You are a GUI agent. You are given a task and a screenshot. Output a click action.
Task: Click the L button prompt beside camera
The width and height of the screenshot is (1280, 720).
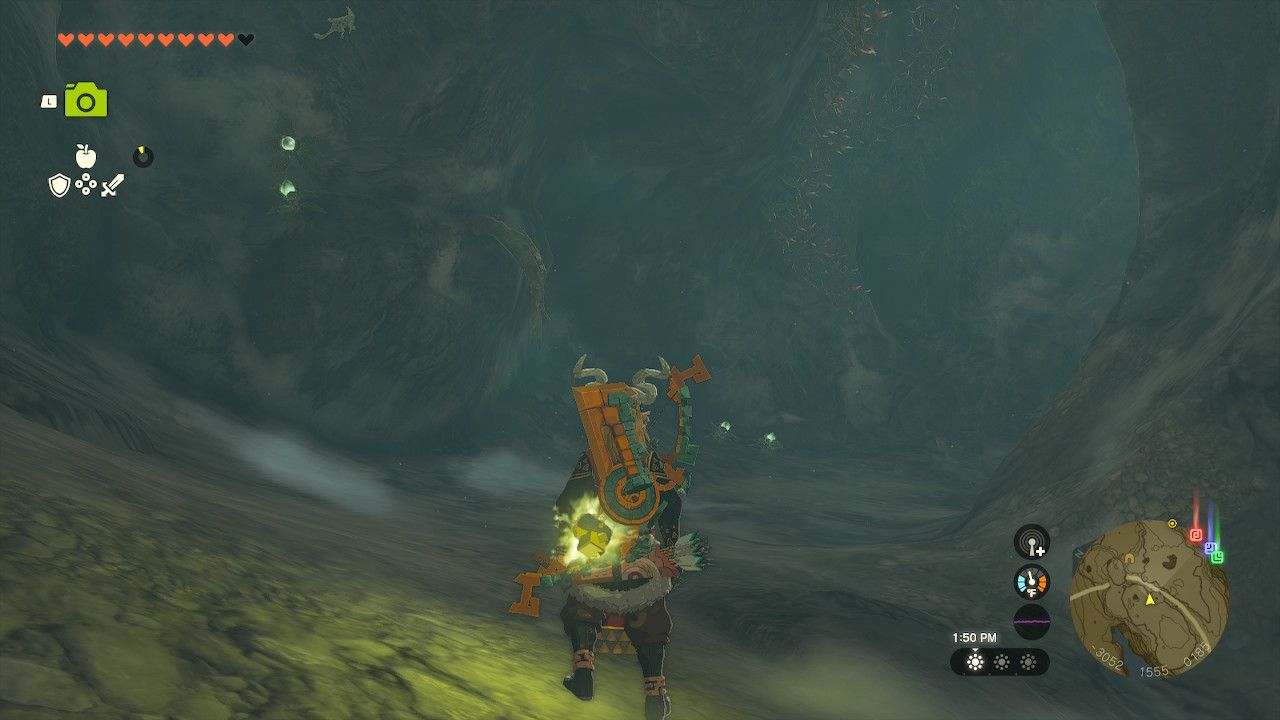pyautogui.click(x=48, y=101)
